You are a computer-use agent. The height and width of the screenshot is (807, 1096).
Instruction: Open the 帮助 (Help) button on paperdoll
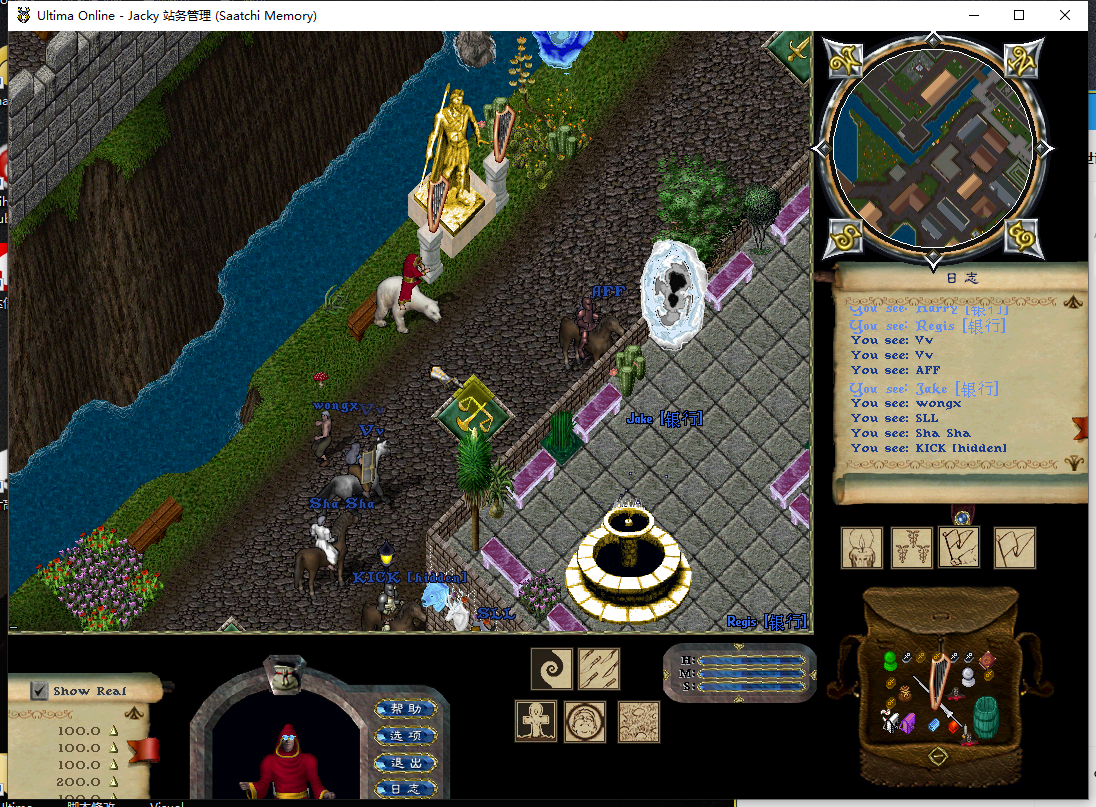pyautogui.click(x=406, y=709)
